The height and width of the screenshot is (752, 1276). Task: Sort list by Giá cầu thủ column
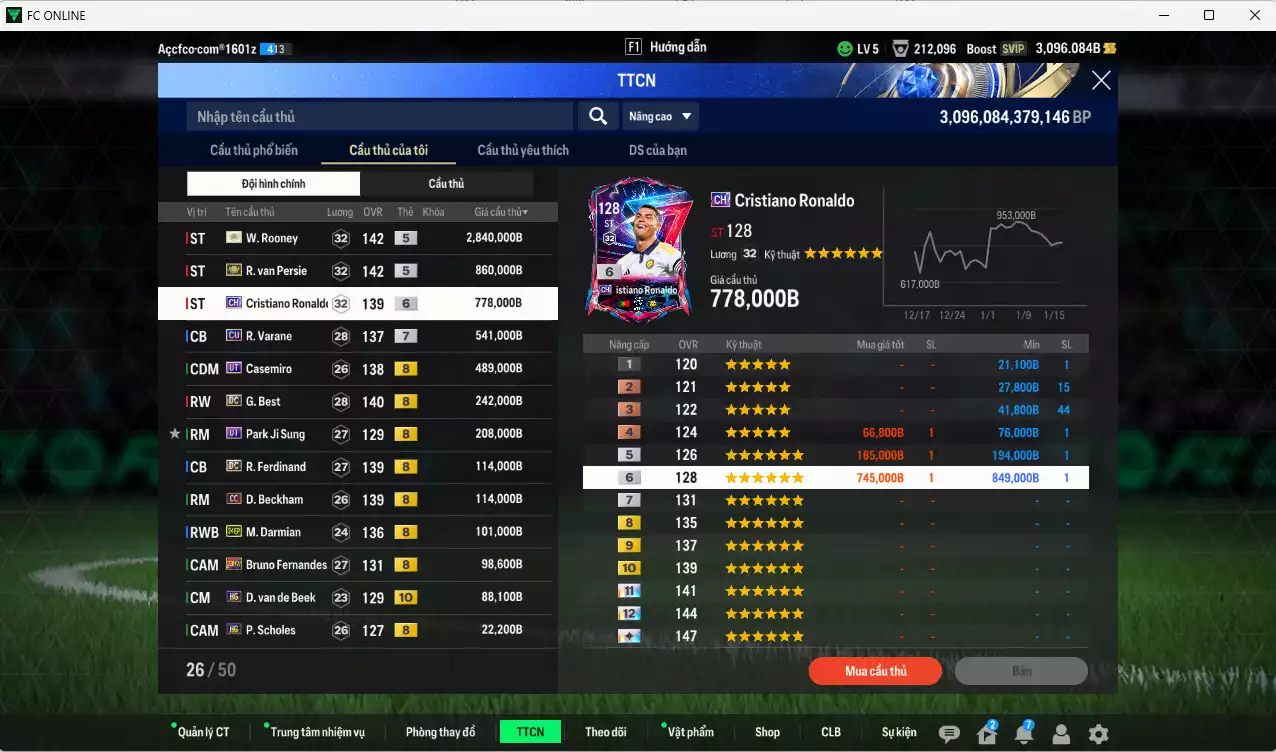point(500,212)
